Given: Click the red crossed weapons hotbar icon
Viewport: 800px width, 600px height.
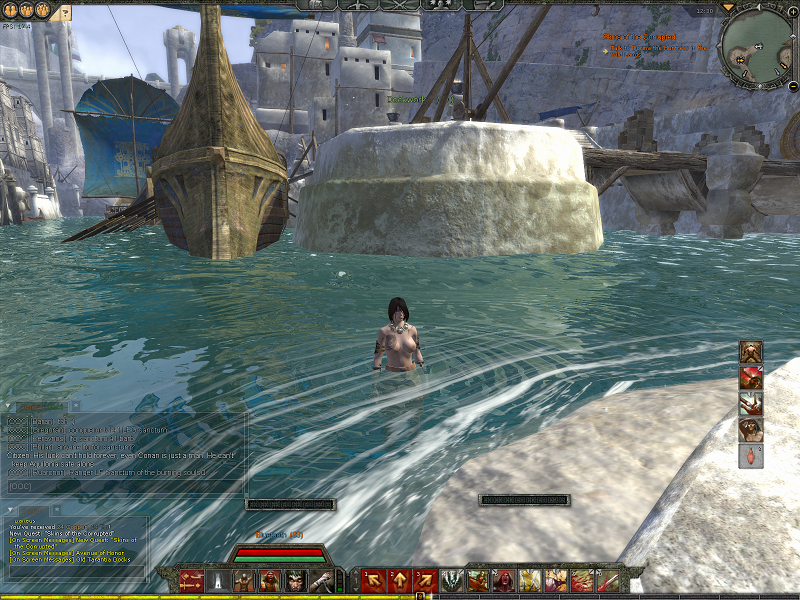Looking at the screenshot, I should tap(191, 579).
